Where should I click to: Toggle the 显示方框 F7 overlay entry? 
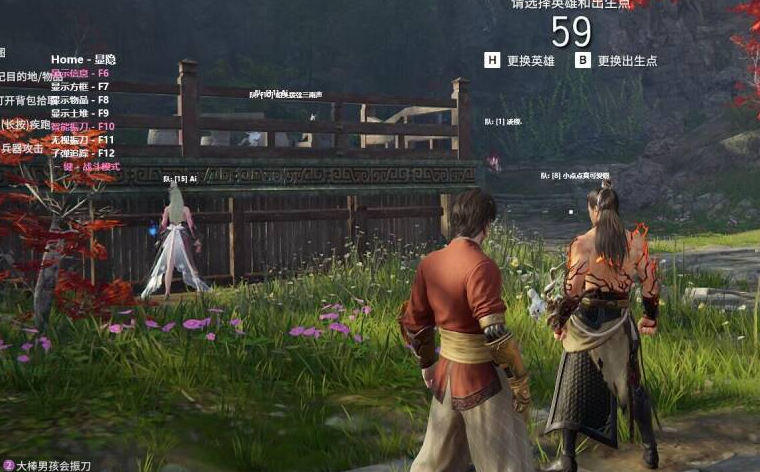pos(80,87)
